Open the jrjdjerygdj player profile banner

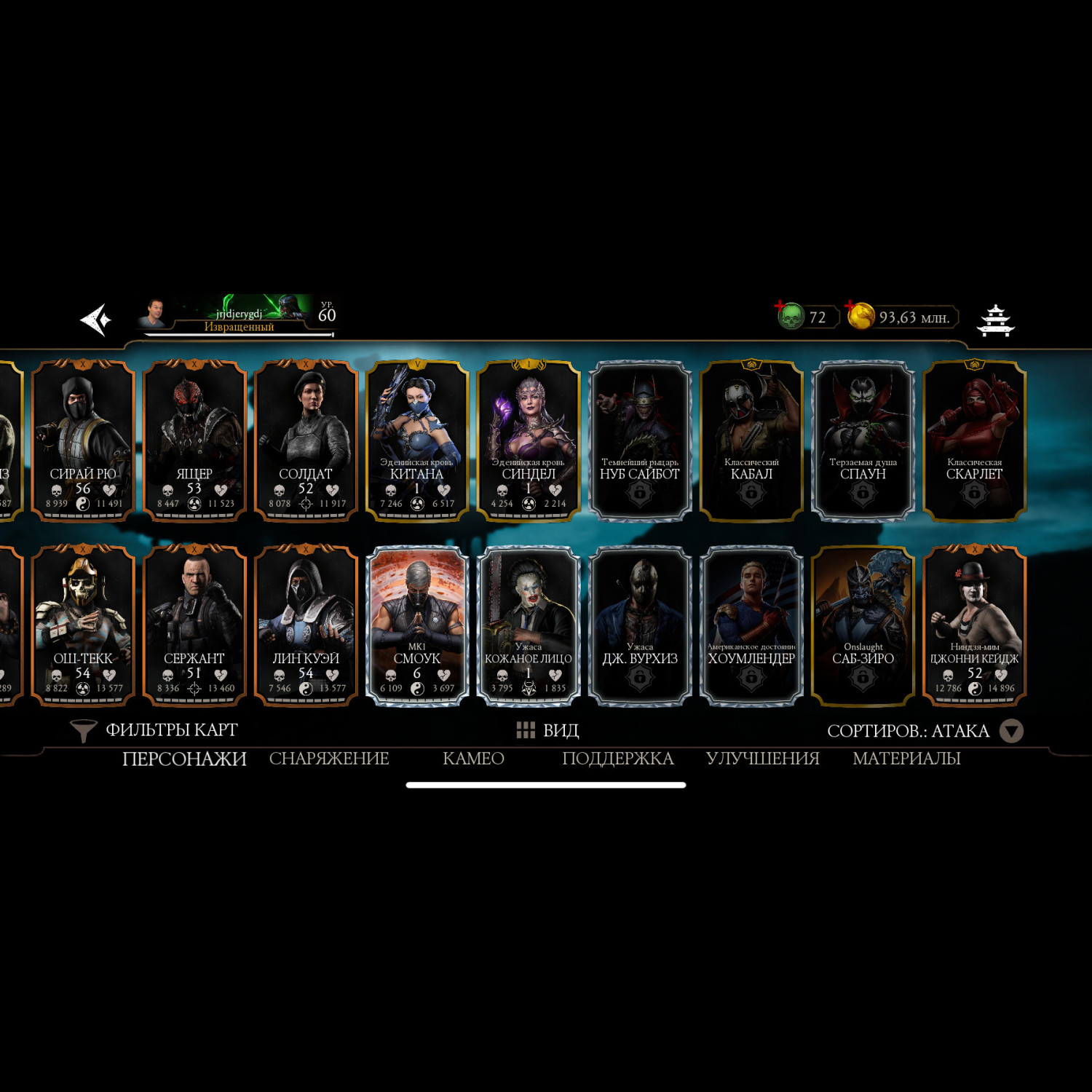coord(237,317)
